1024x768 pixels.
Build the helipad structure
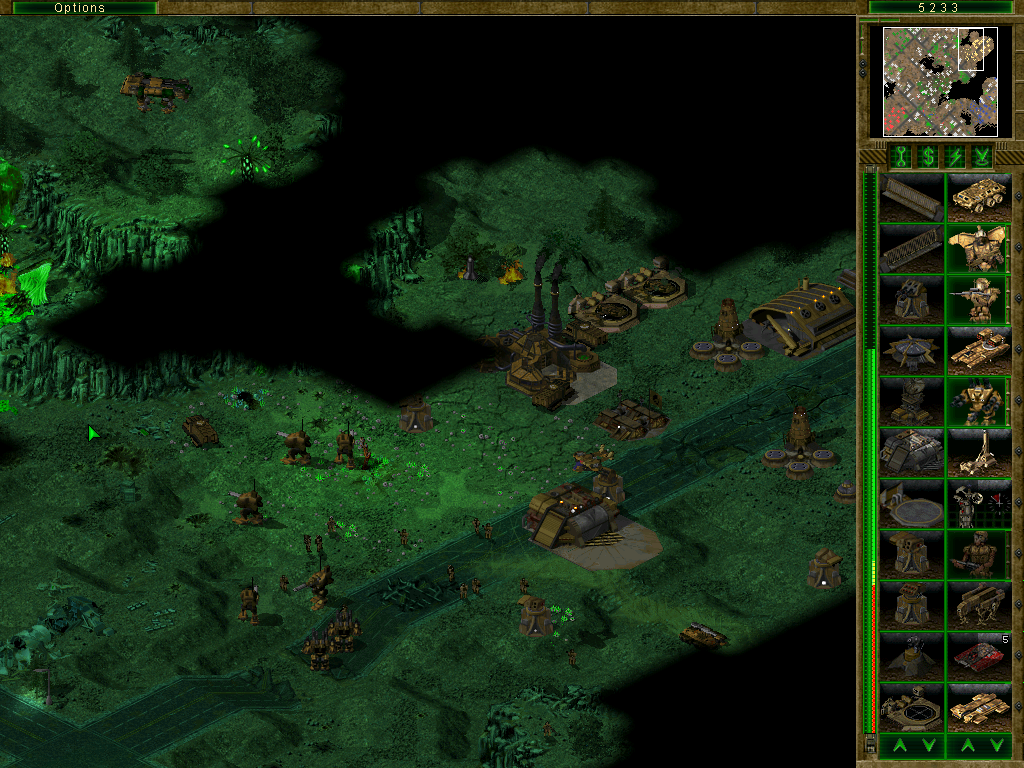point(911,504)
